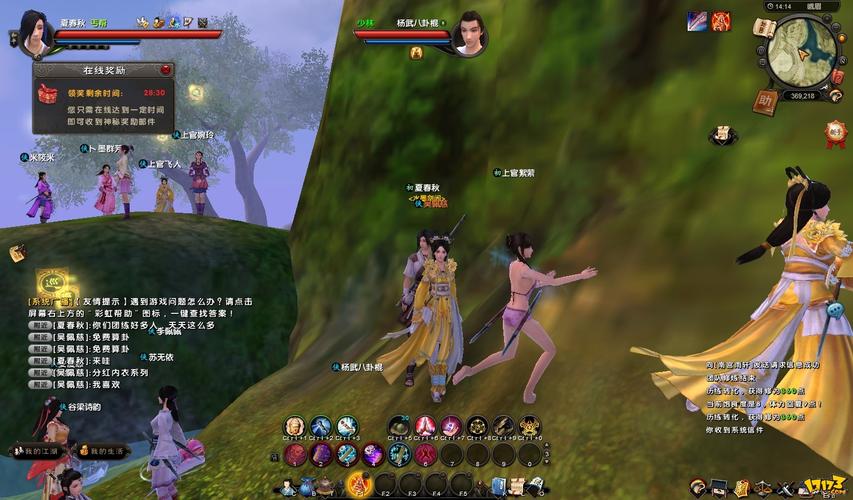Select the player portrait of 夏春秋
853x500 pixels.
(33, 35)
